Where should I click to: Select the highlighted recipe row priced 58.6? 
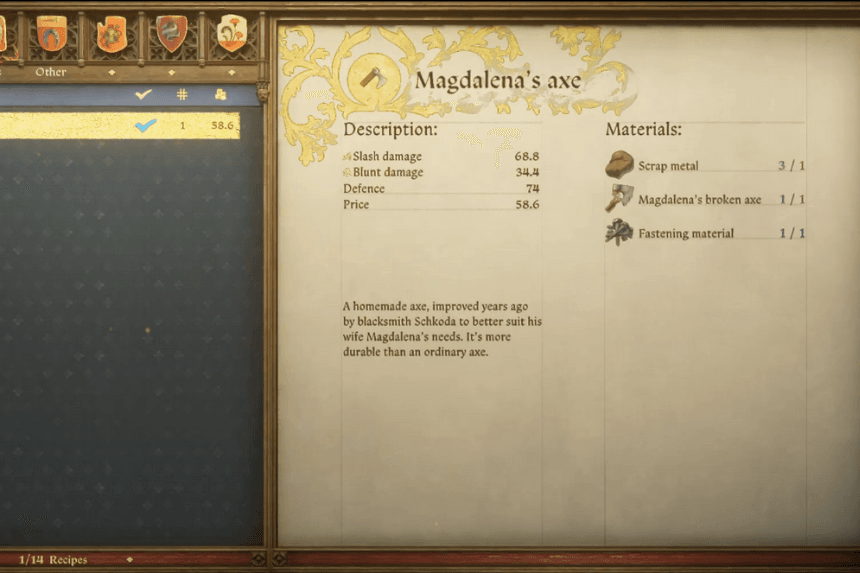[120, 125]
